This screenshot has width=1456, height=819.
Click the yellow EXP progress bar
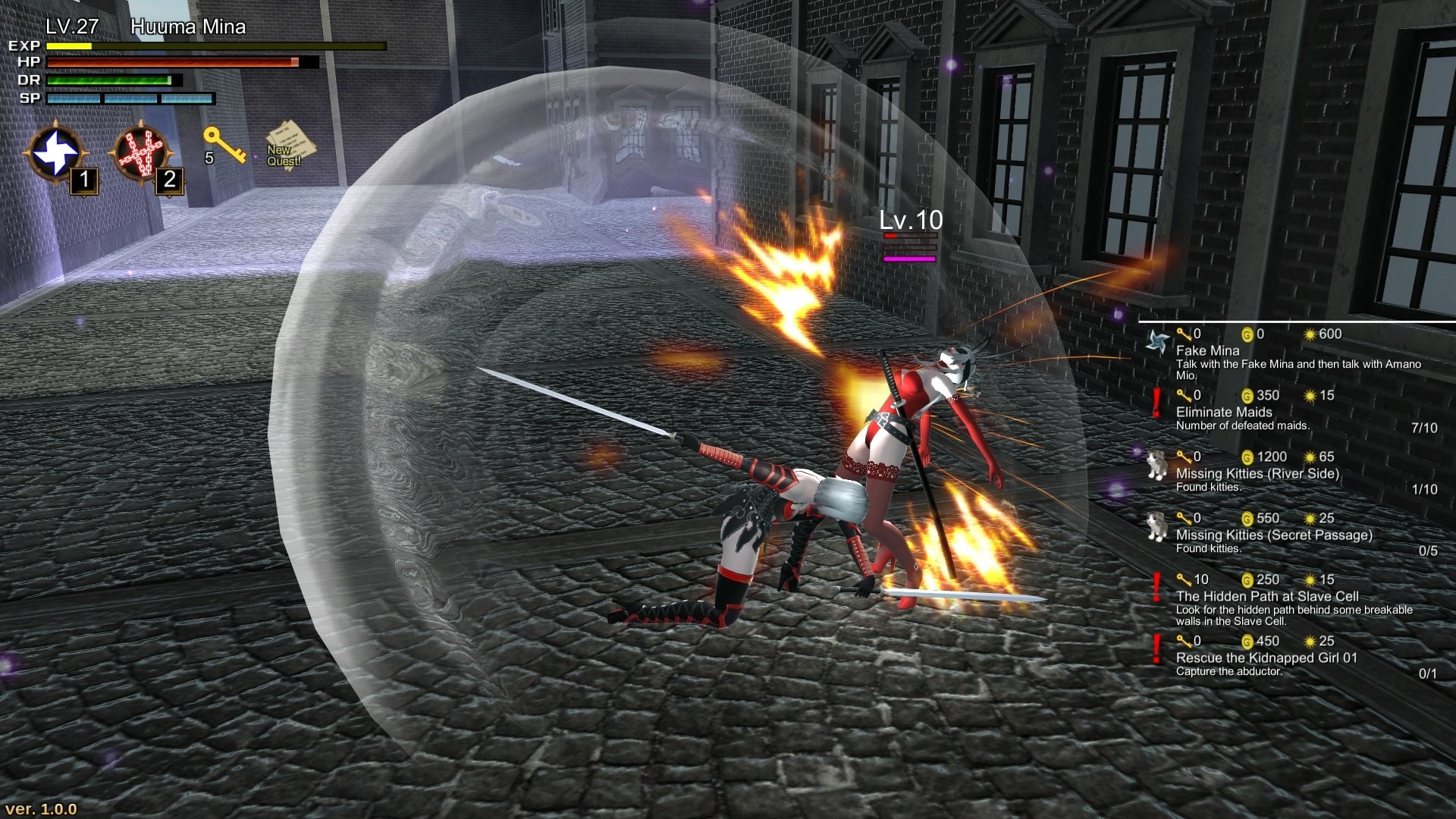click(x=68, y=47)
